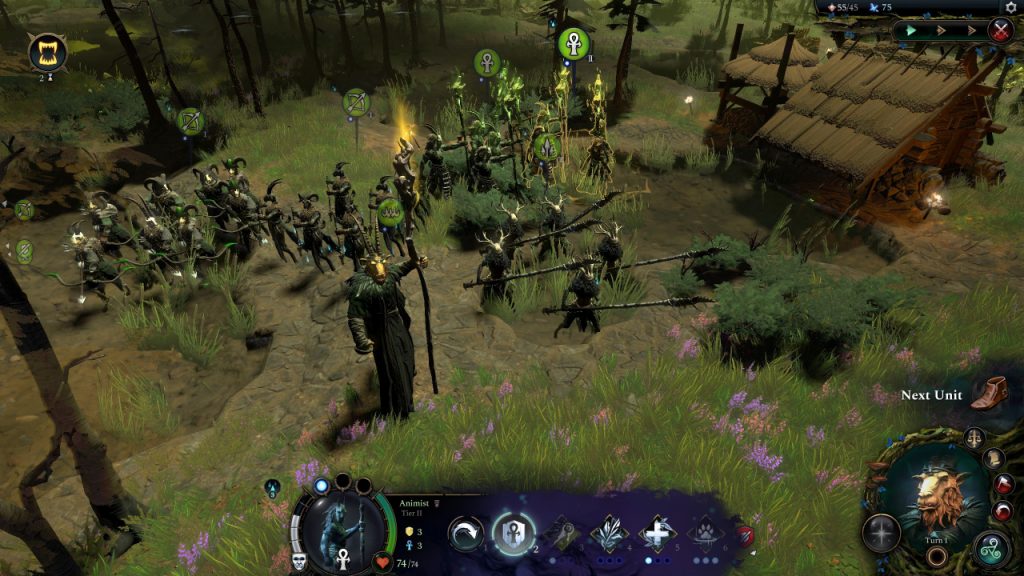Activate the curved arrow ability
1024x576 pixels.
pyautogui.click(x=466, y=534)
